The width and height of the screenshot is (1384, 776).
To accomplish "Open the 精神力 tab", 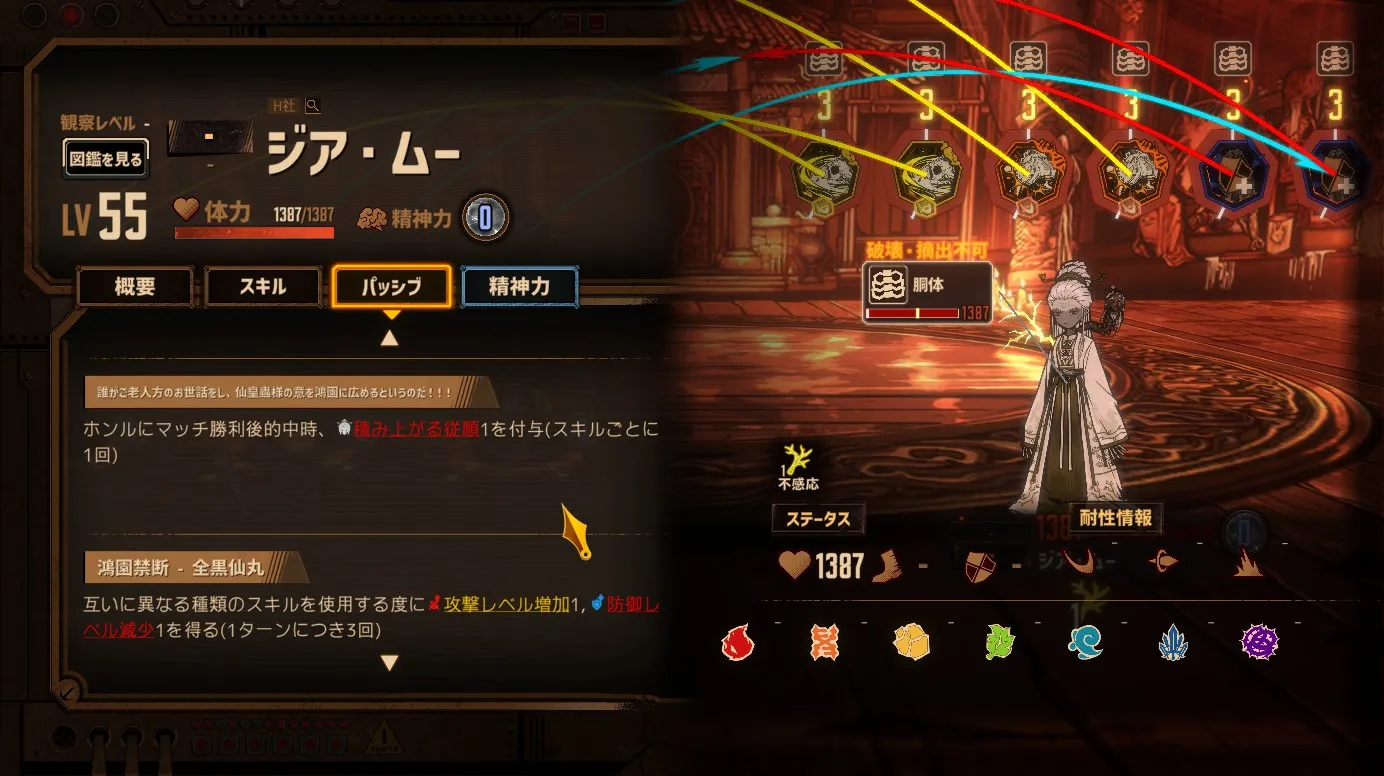I will (x=519, y=287).
